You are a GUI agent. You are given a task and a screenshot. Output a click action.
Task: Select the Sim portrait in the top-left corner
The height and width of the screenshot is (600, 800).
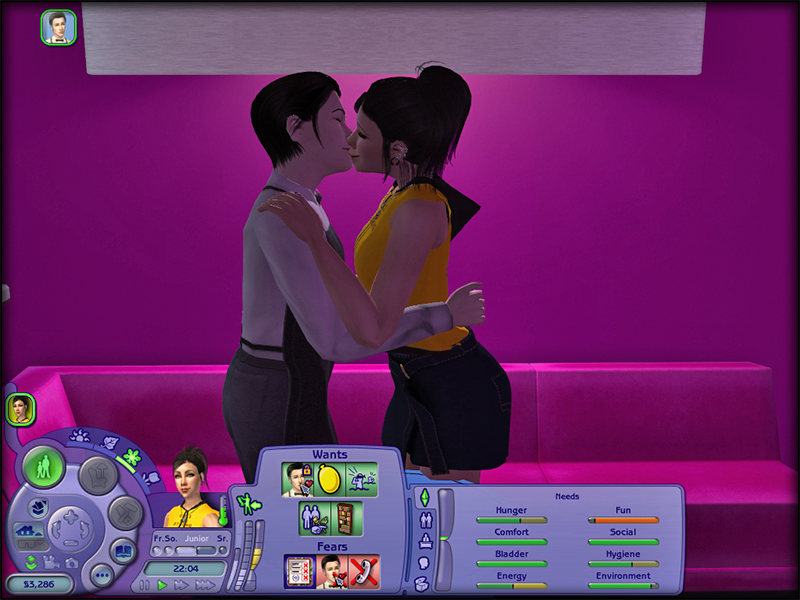click(x=58, y=27)
